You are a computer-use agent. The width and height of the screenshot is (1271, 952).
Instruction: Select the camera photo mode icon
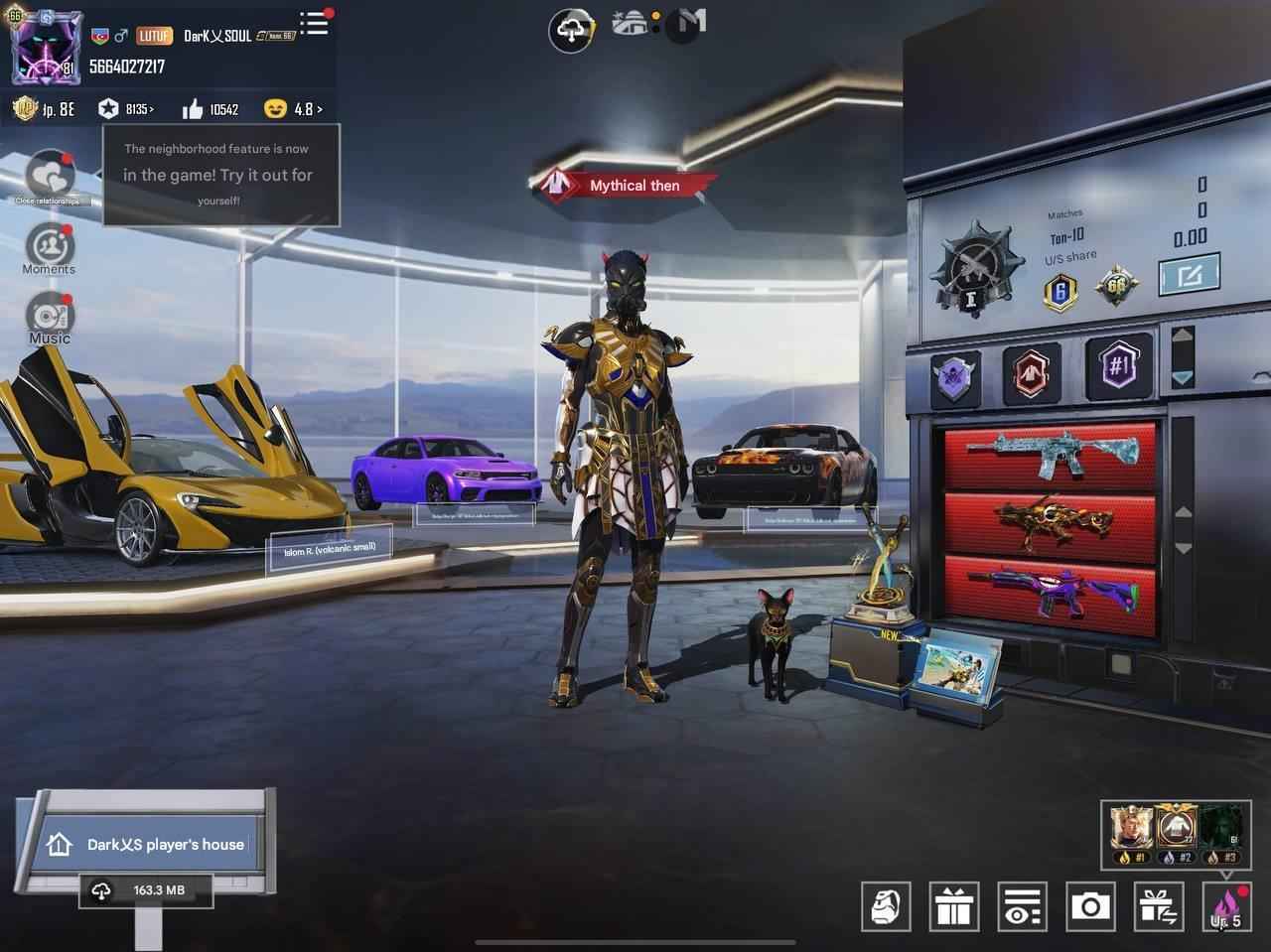click(x=1091, y=905)
